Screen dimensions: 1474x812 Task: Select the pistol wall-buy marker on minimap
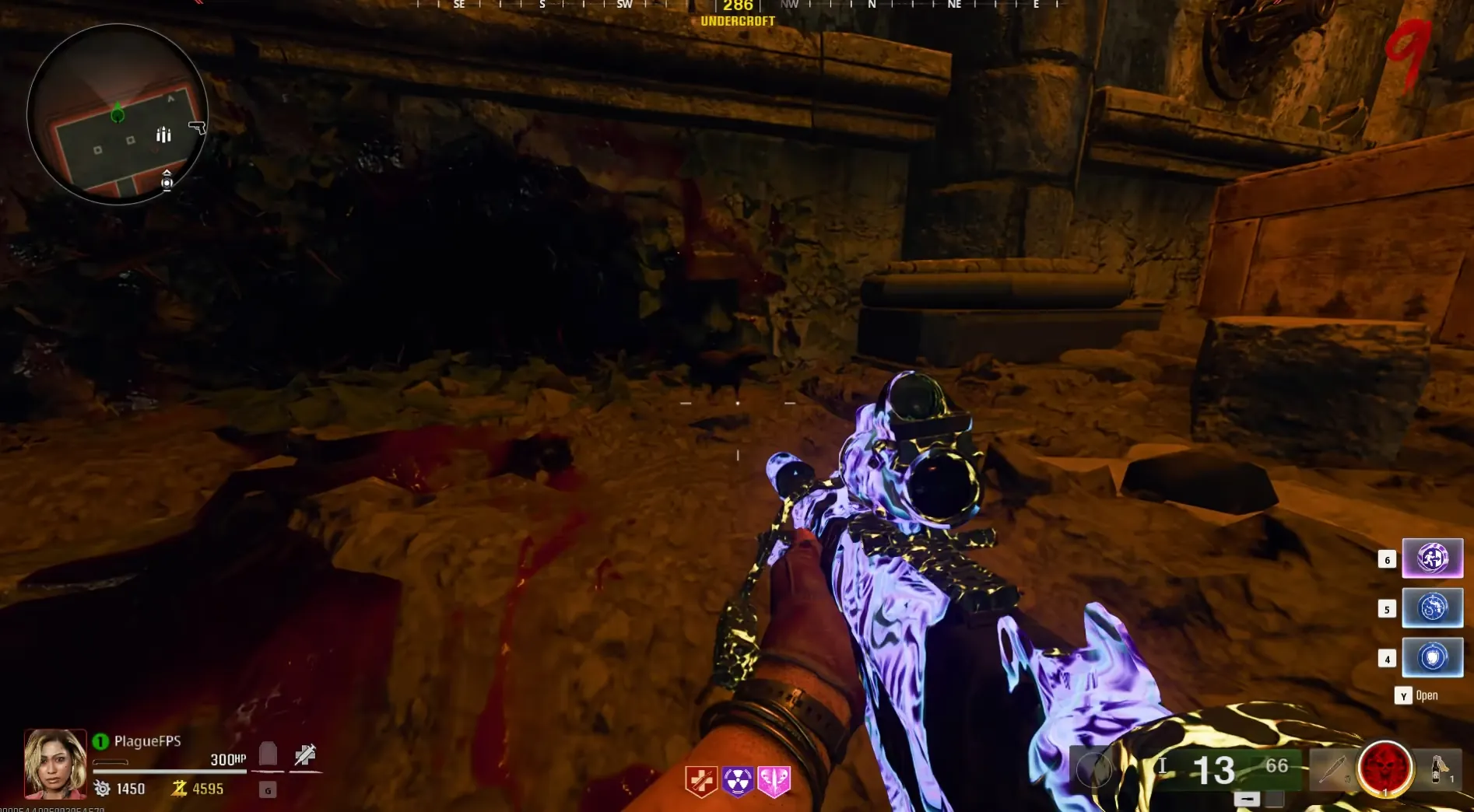[x=198, y=127]
